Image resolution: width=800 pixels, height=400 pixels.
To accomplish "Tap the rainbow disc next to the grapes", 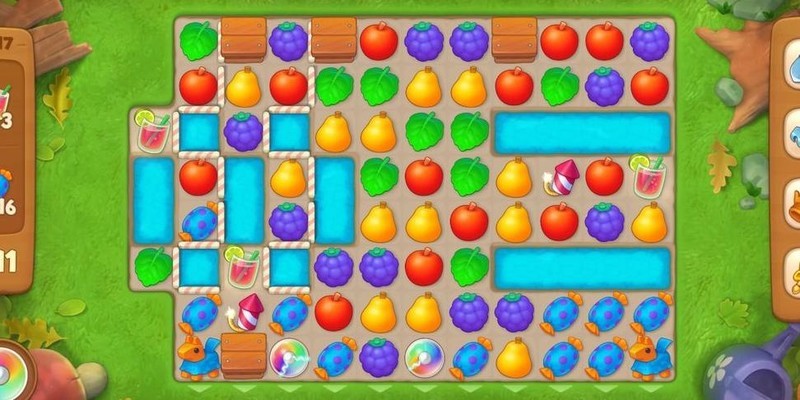I will (x=424, y=356).
